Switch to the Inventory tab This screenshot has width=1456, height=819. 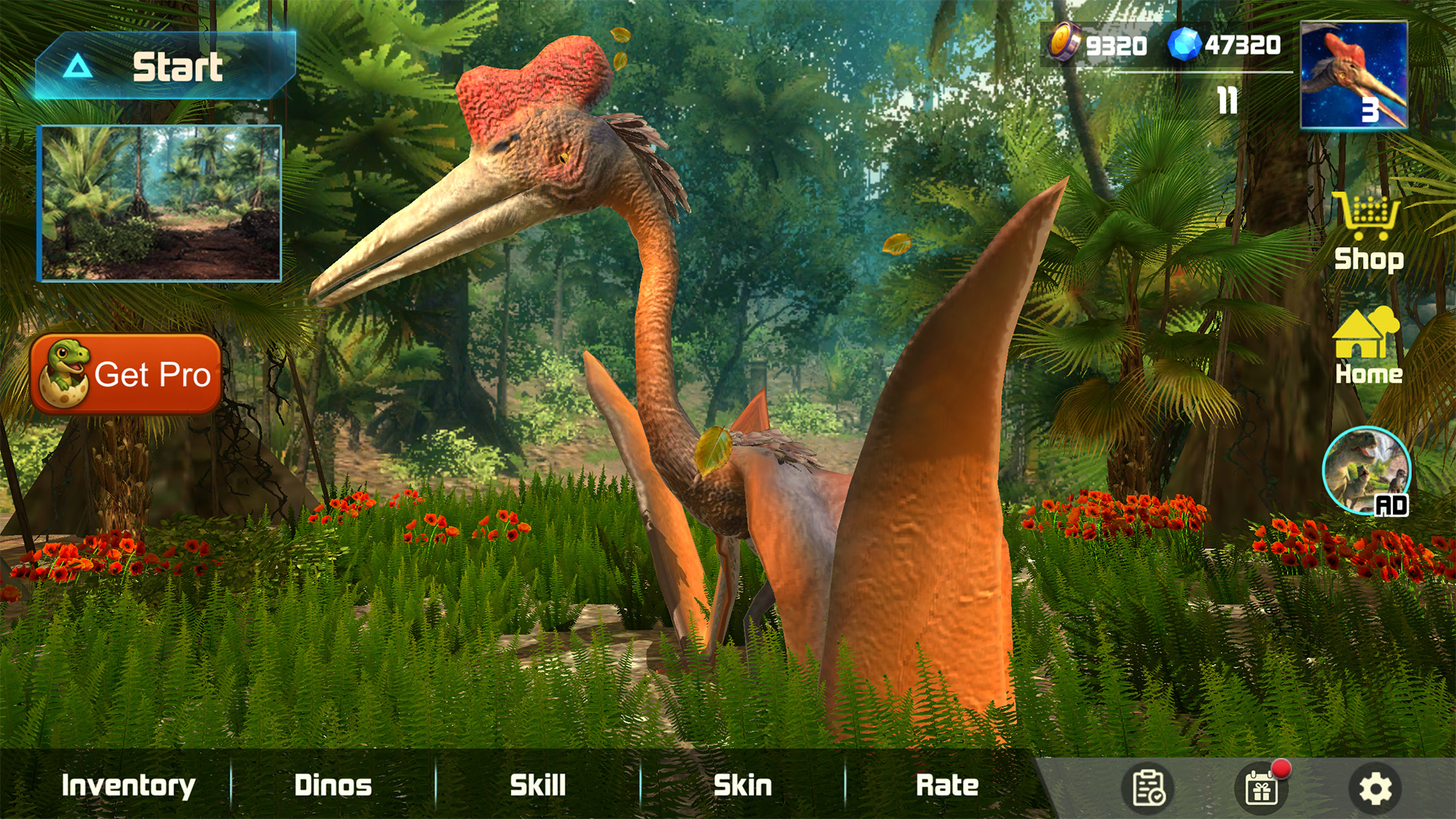point(129,785)
